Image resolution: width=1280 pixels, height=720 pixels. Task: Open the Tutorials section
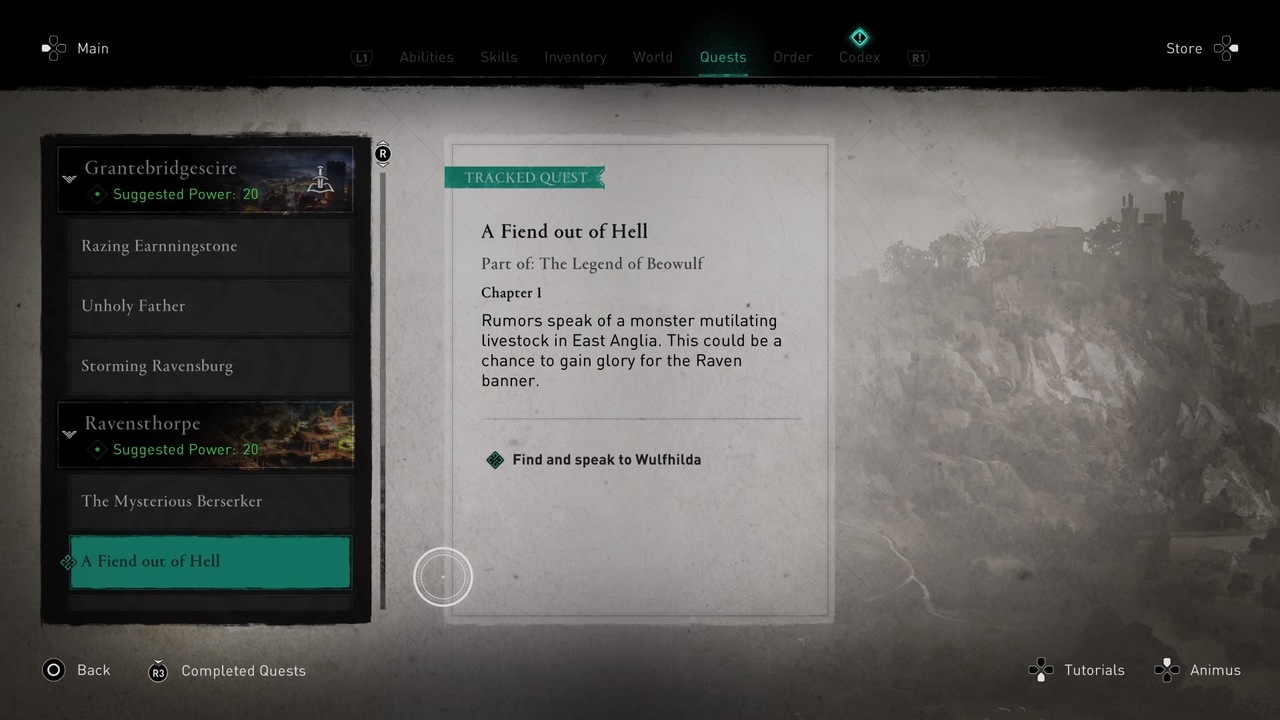(1093, 670)
